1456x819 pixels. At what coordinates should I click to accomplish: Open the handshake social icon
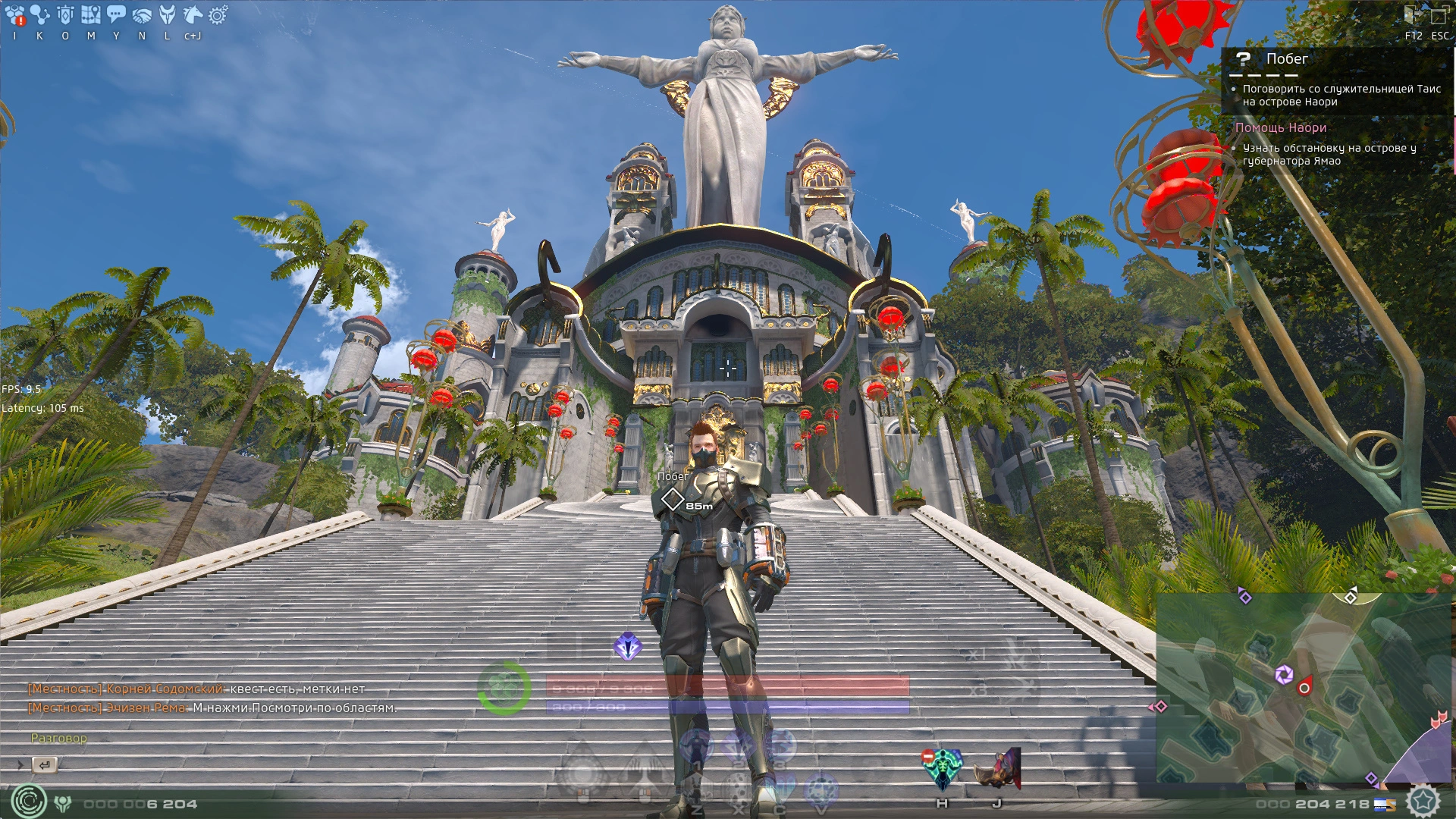[142, 15]
